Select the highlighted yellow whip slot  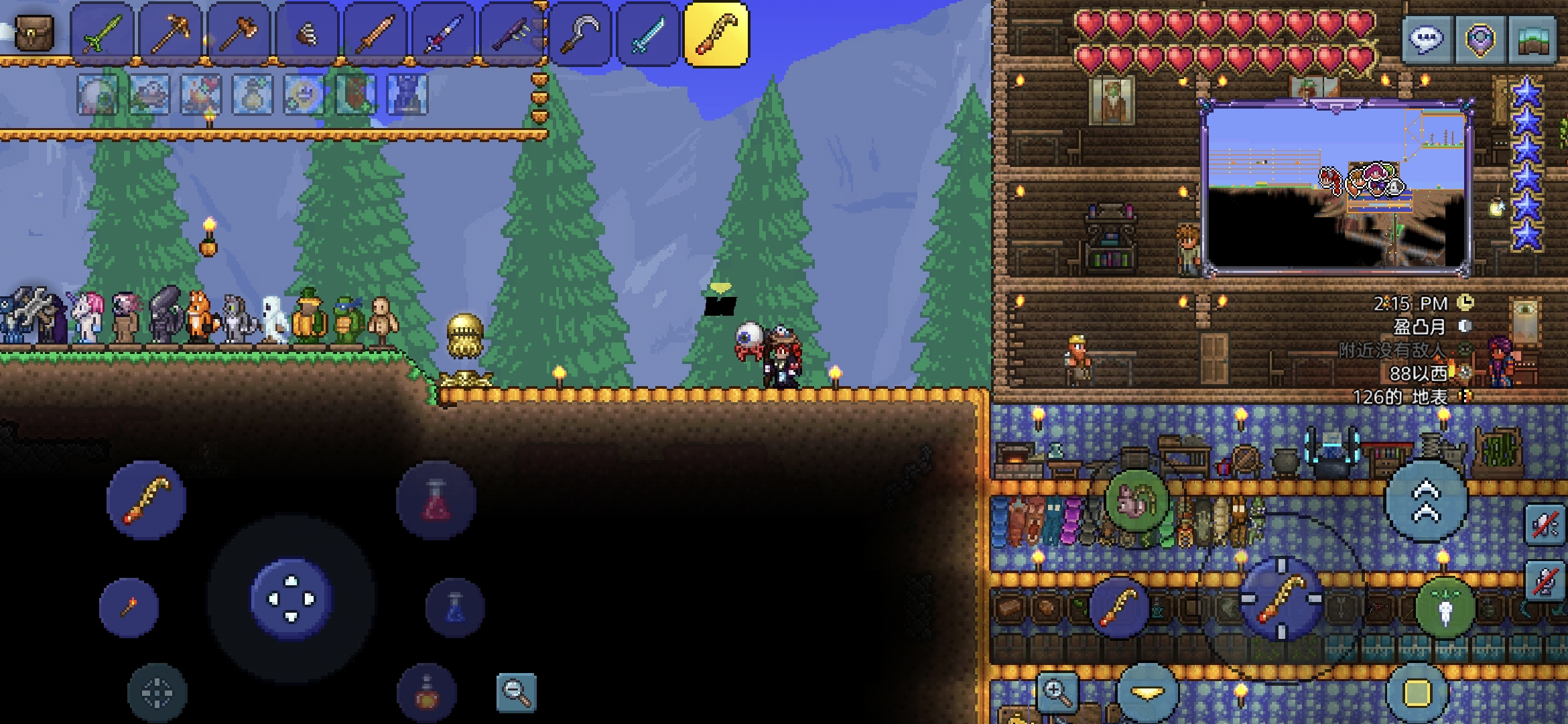coord(716,34)
